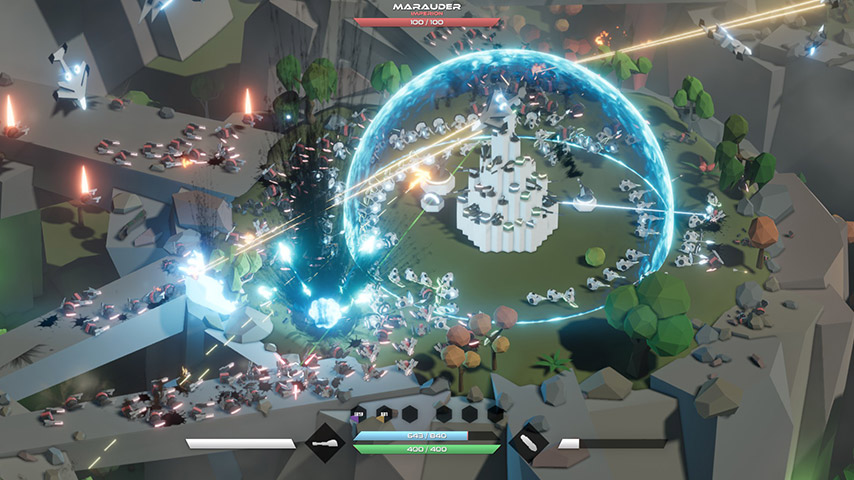Select the right diamond missile weapon icon

pyautogui.click(x=528, y=443)
